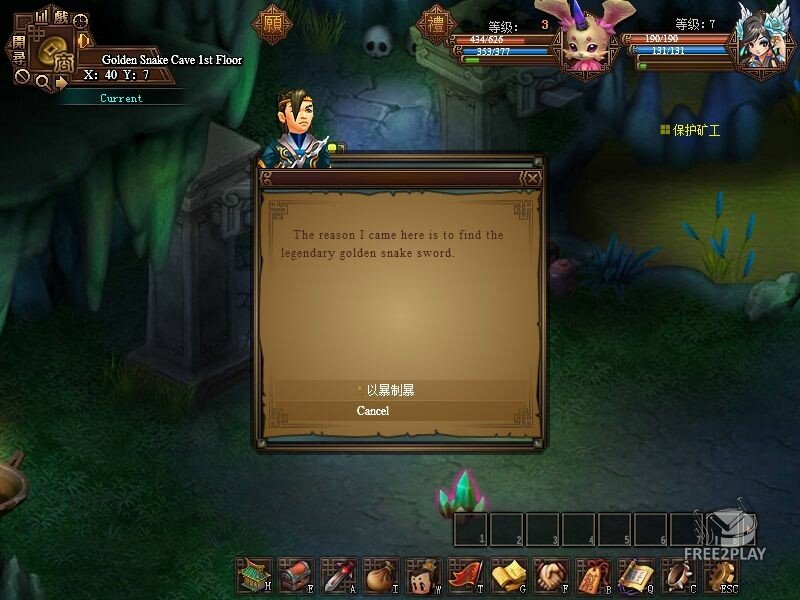This screenshot has height=600, width=800.
Task: Open the character face toolbar icon
Action: [x=424, y=575]
